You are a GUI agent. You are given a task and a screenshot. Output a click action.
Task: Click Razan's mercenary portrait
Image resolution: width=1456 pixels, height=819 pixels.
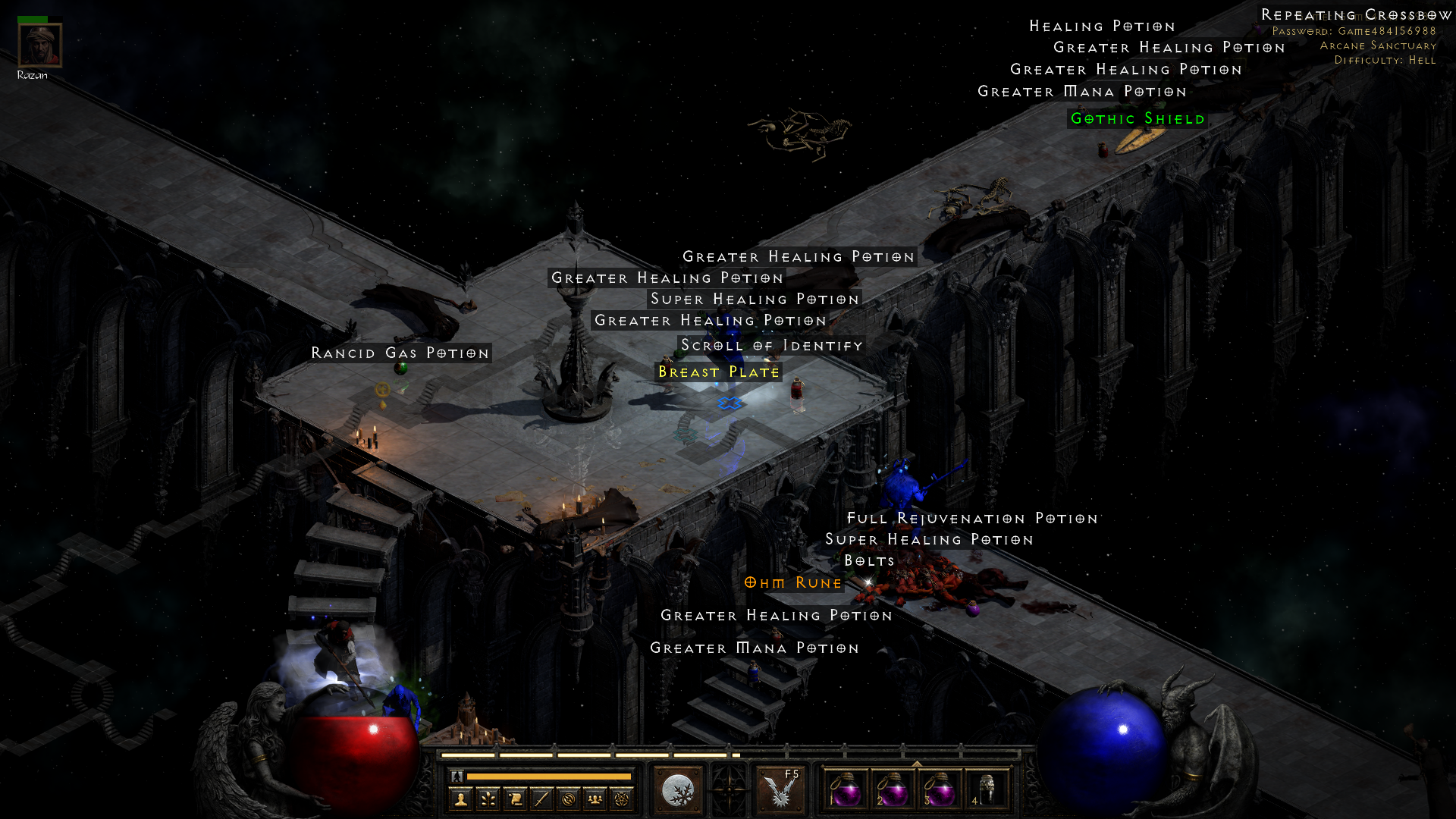tap(40, 45)
